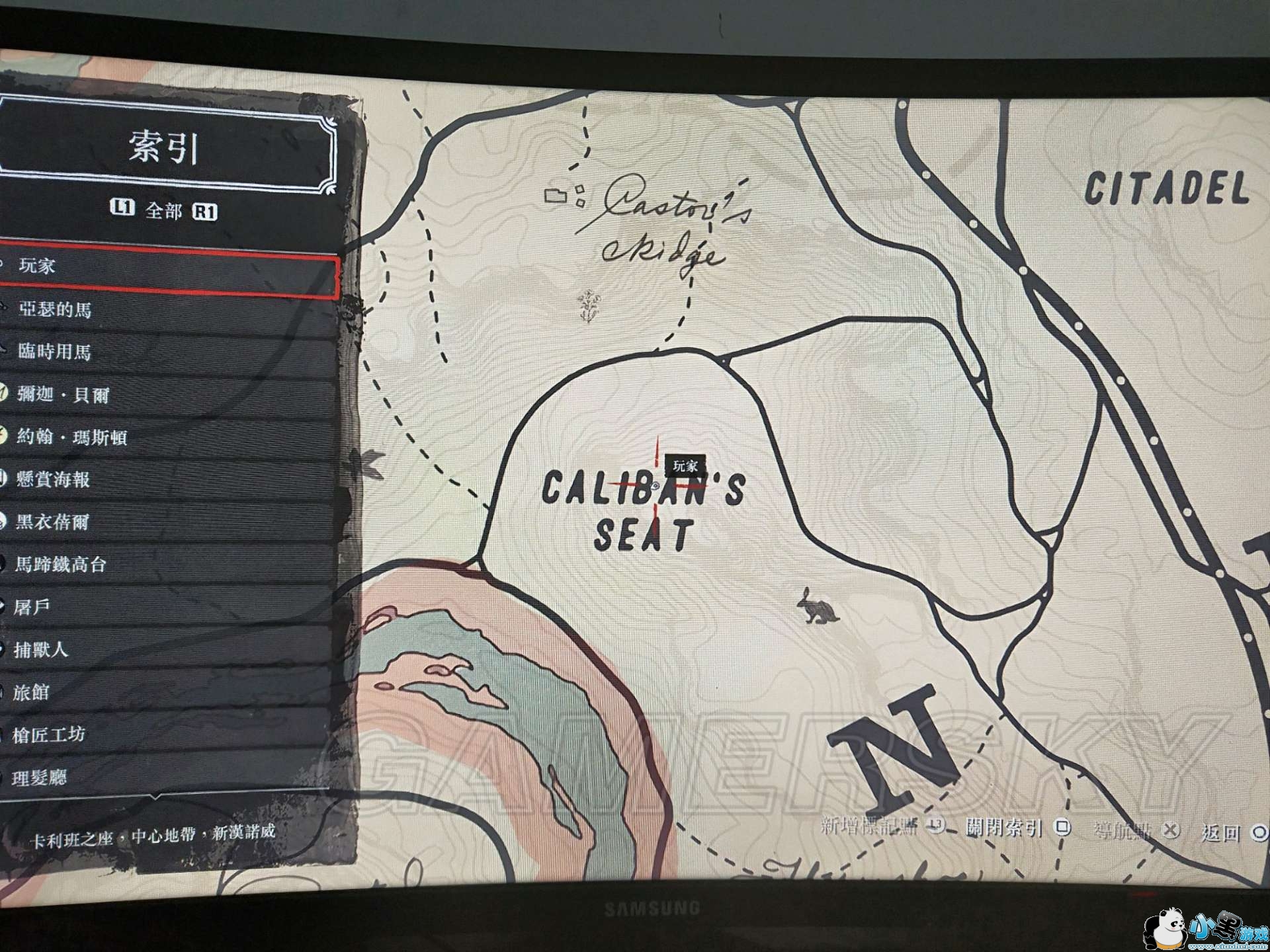
Task: Click the herb plant marker on map
Action: point(588,306)
